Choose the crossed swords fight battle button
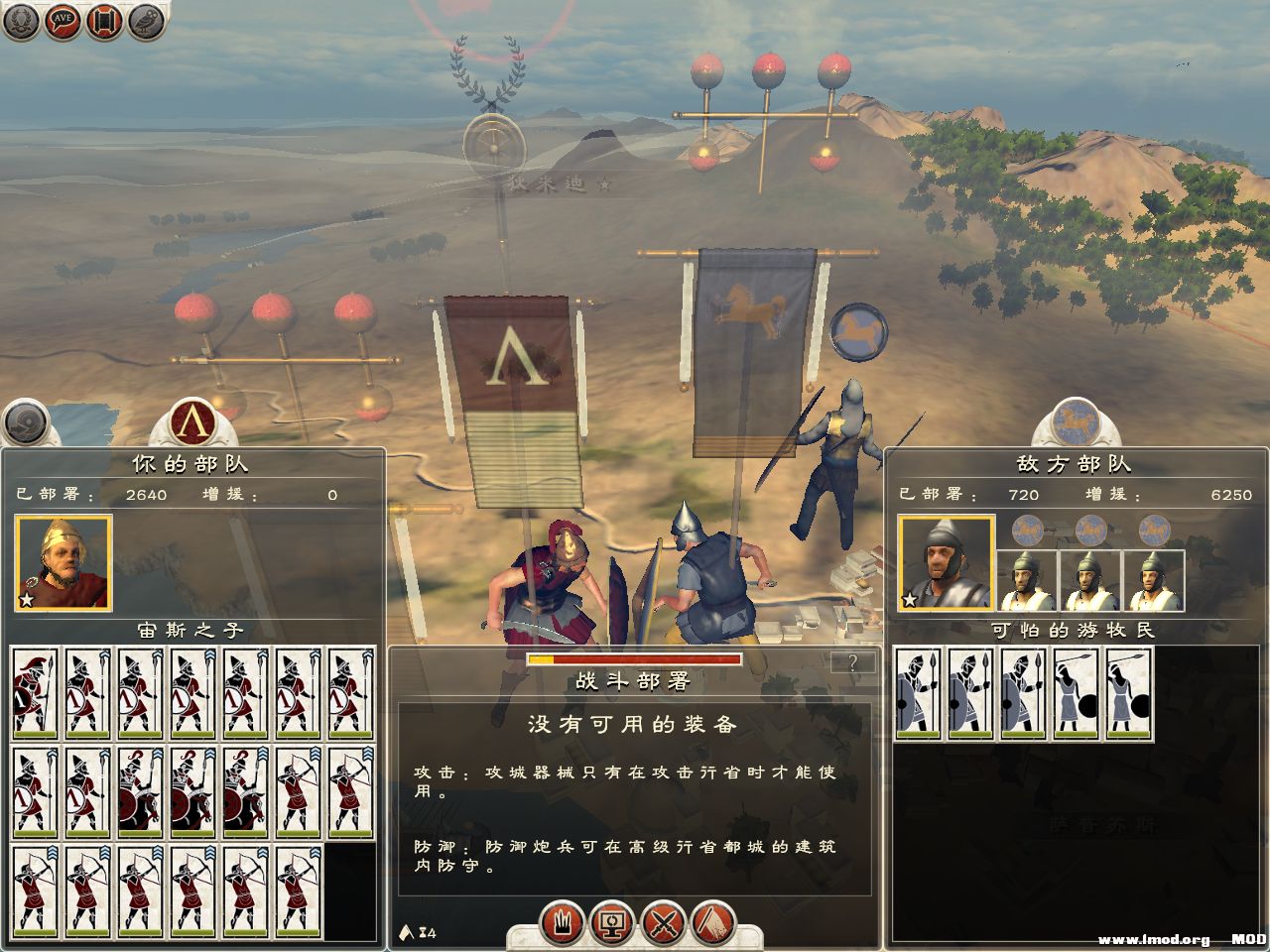 664,924
